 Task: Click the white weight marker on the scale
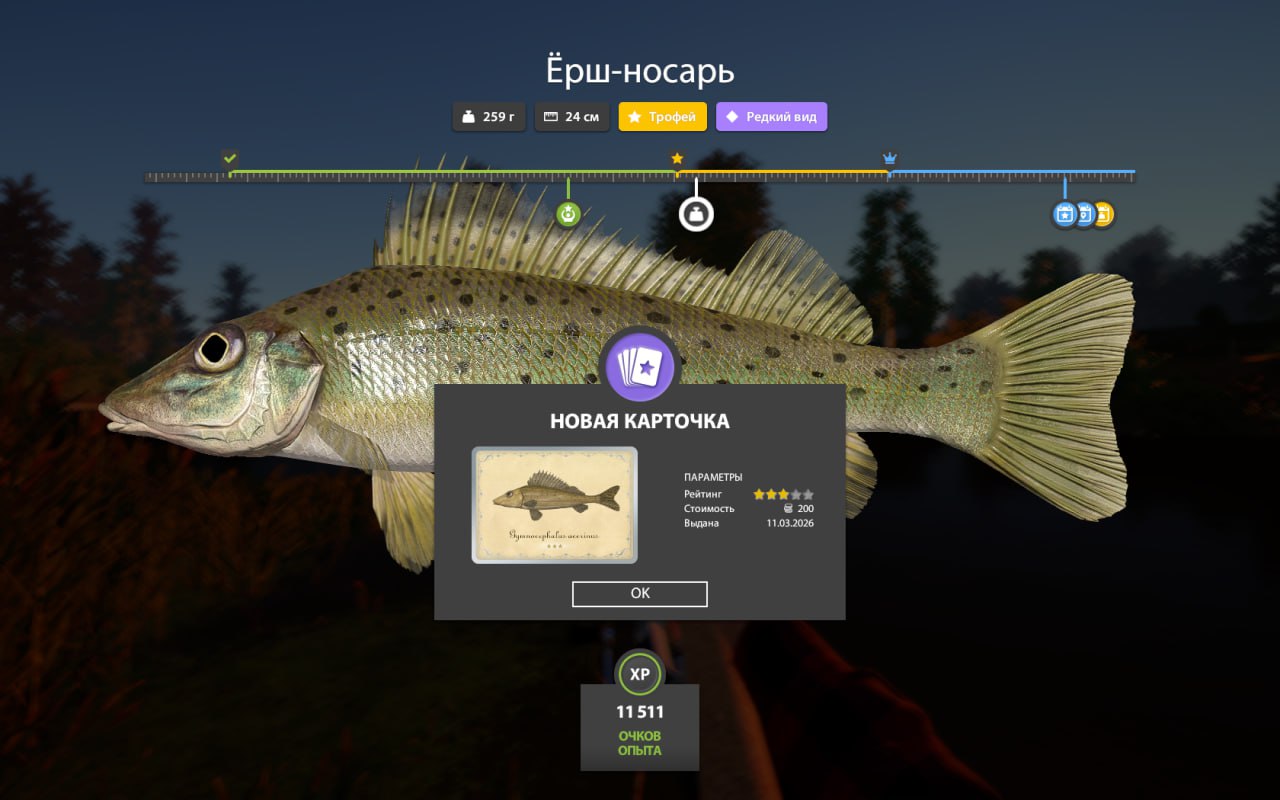tap(696, 214)
